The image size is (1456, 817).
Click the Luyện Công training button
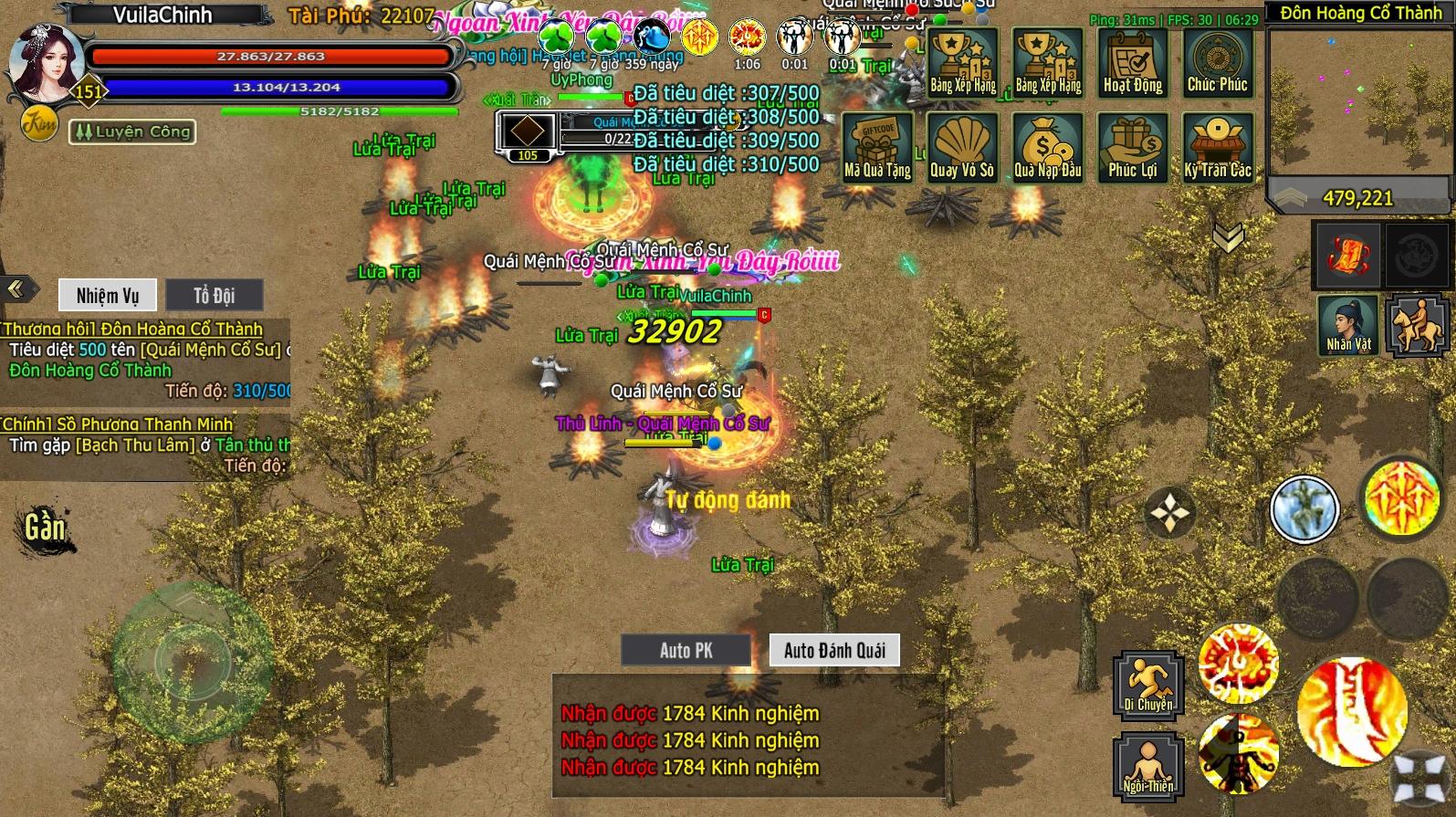point(133,131)
